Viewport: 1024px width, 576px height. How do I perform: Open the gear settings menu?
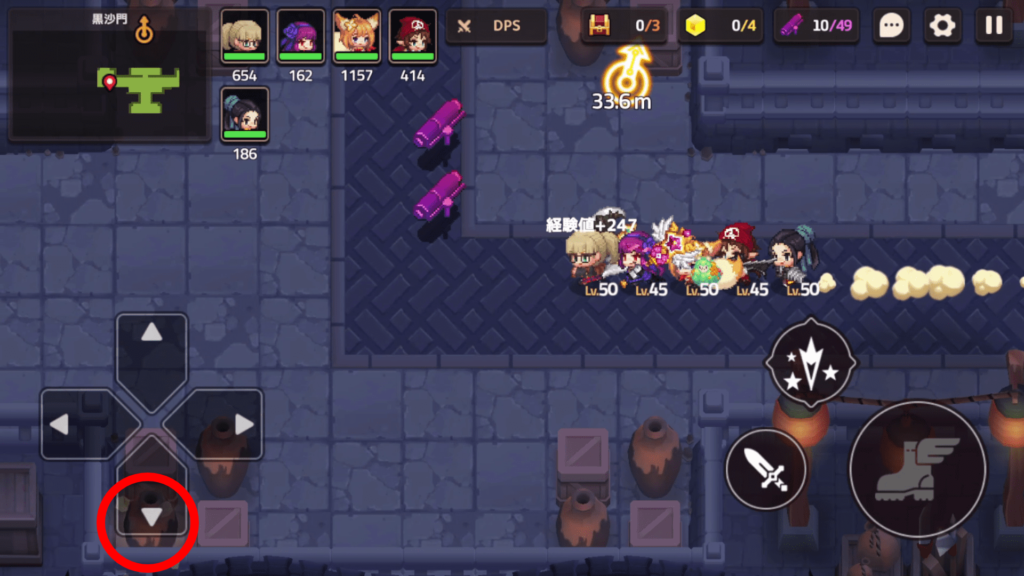[942, 26]
